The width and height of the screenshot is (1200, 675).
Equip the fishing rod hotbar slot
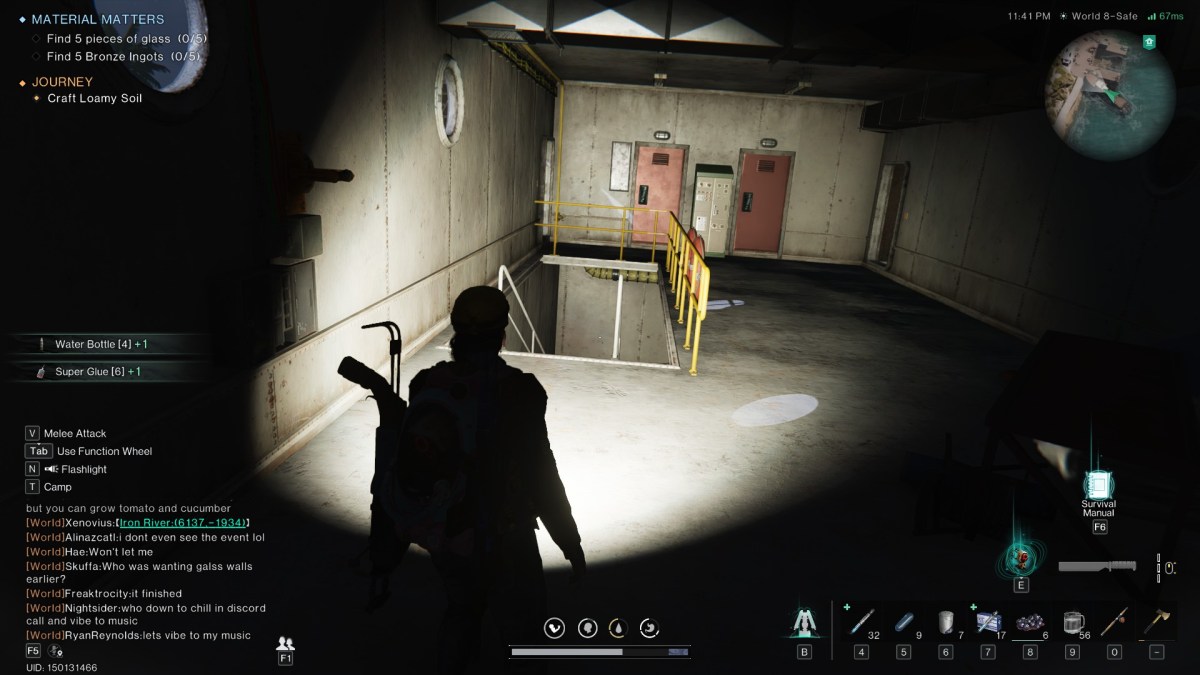(1114, 621)
